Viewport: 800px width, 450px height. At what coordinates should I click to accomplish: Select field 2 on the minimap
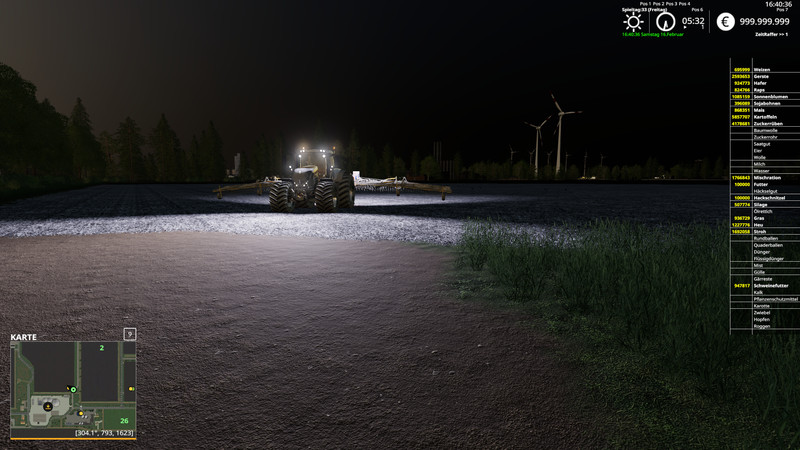pos(101,348)
